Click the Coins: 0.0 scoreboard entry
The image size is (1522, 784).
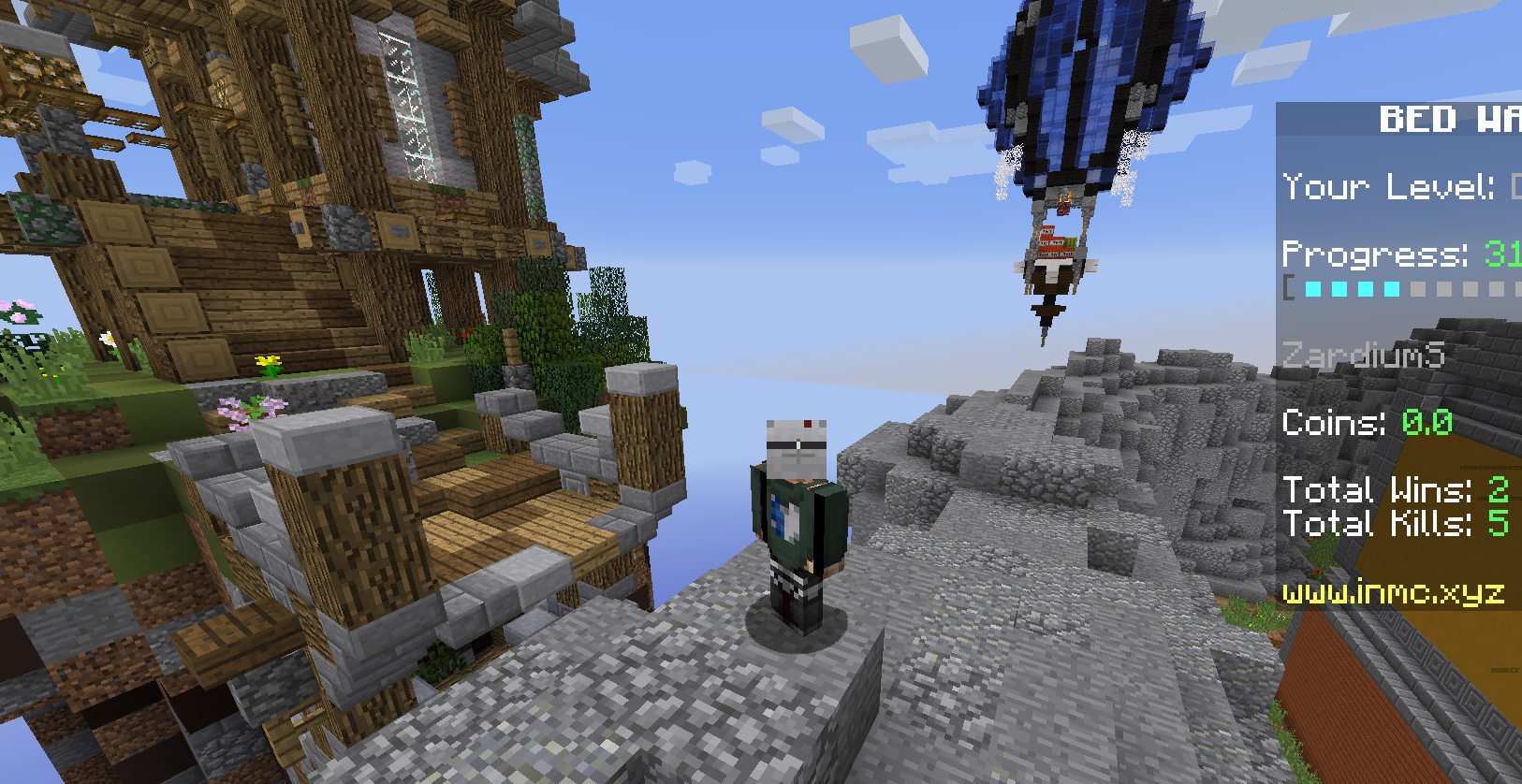(1367, 424)
